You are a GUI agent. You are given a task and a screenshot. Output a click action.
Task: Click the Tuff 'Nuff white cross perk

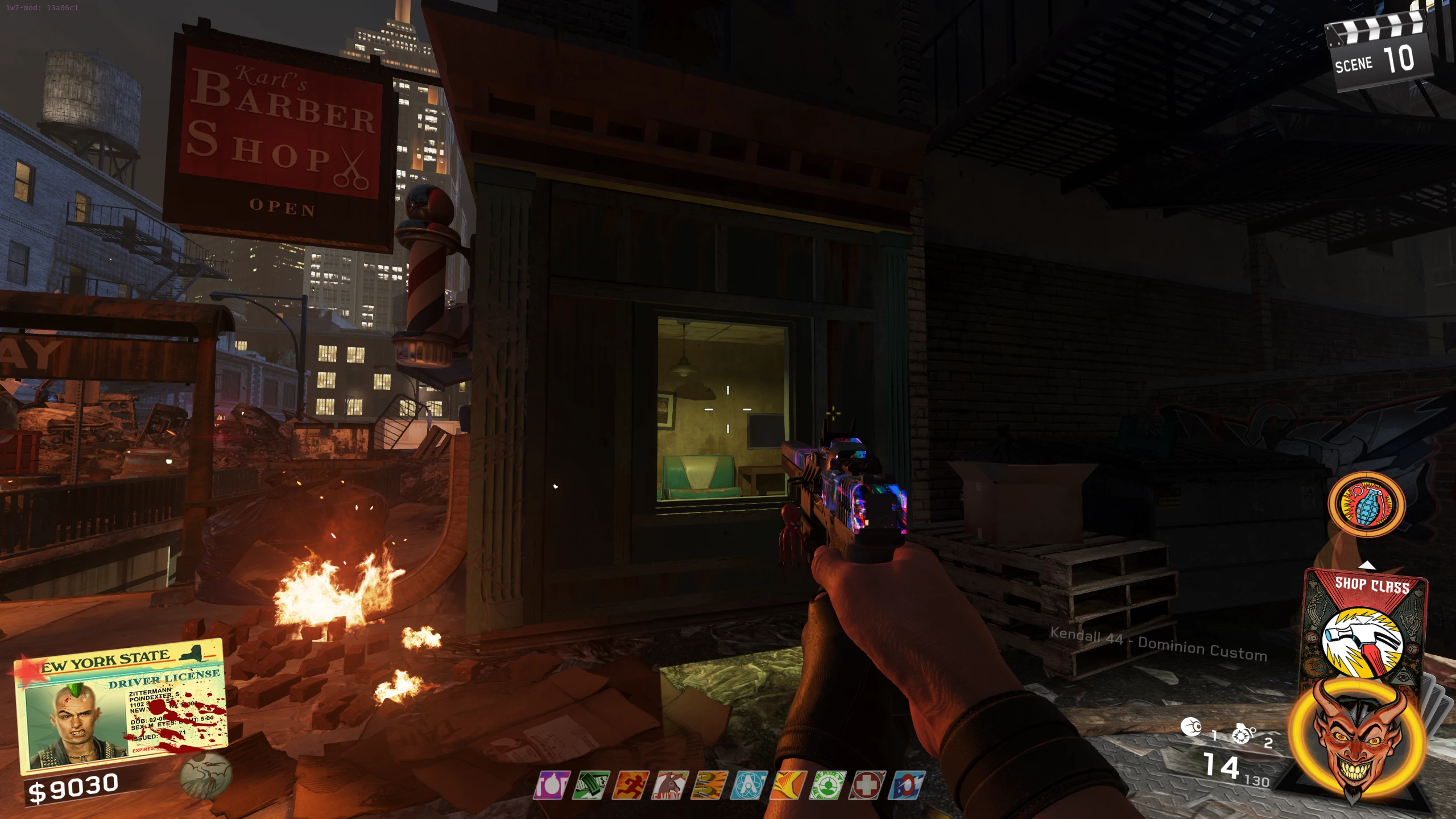tap(867, 785)
